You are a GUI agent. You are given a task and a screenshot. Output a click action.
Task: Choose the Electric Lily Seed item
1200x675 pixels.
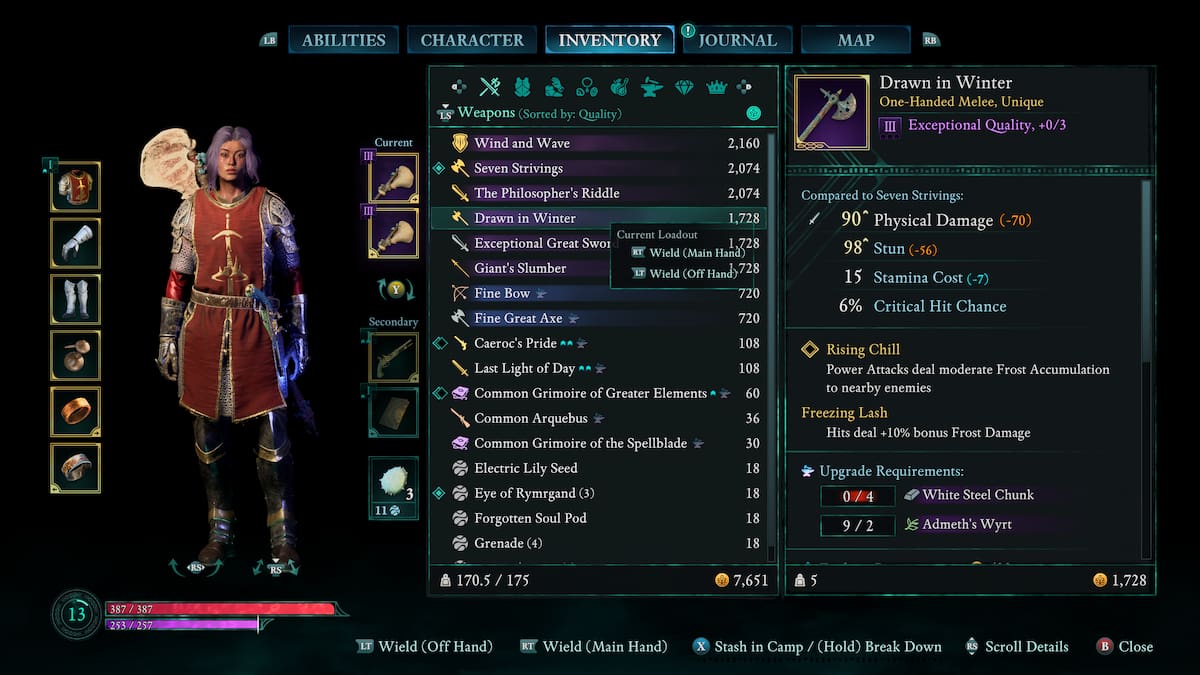525,468
